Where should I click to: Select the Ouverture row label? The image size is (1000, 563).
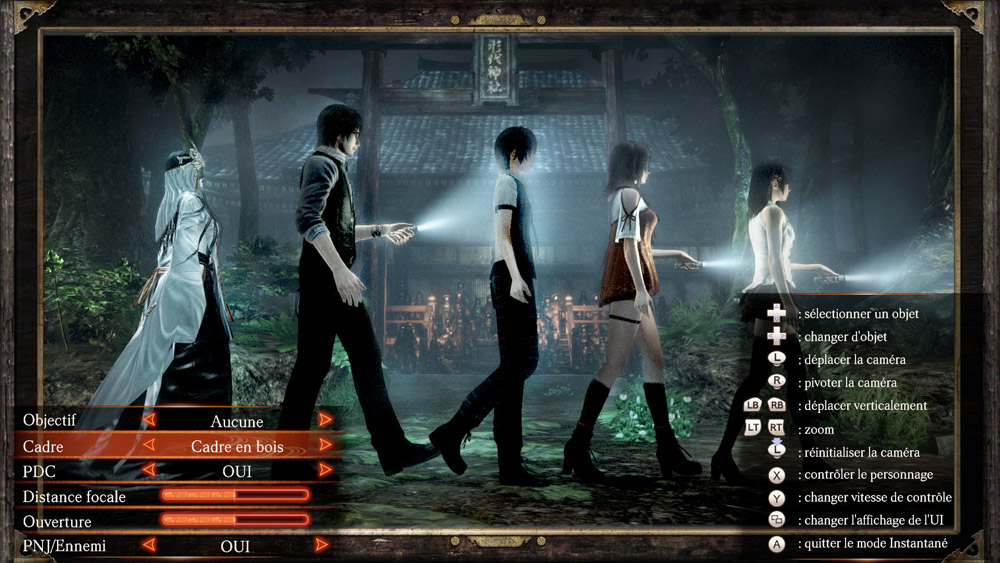point(57,521)
